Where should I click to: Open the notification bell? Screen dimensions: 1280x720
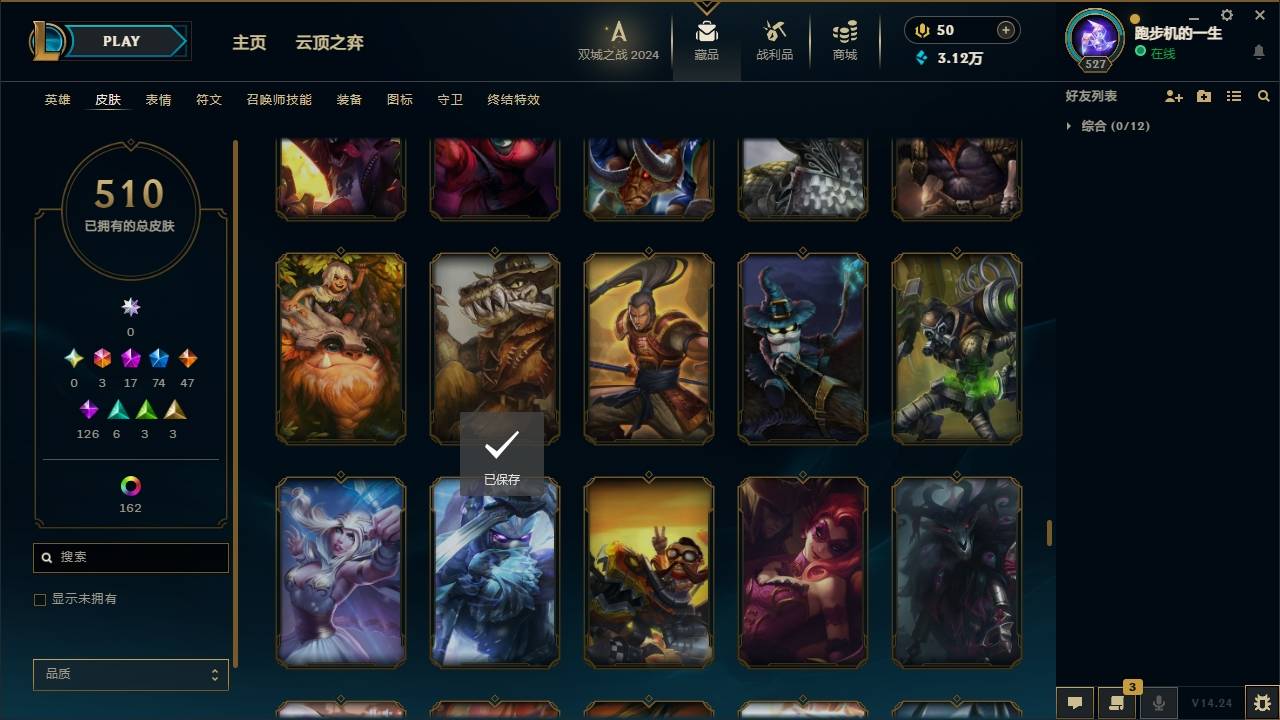(x=1258, y=53)
